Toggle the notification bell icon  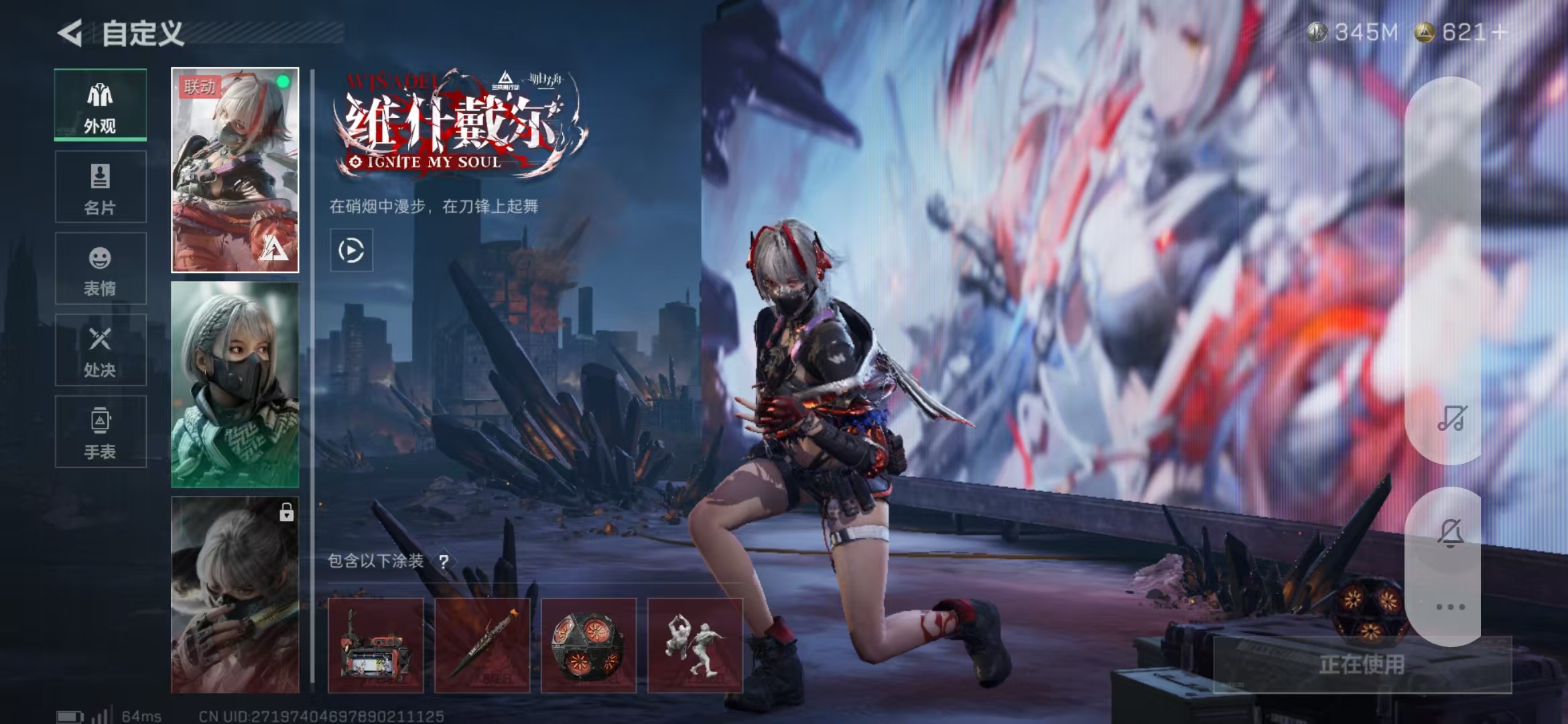[x=1451, y=533]
